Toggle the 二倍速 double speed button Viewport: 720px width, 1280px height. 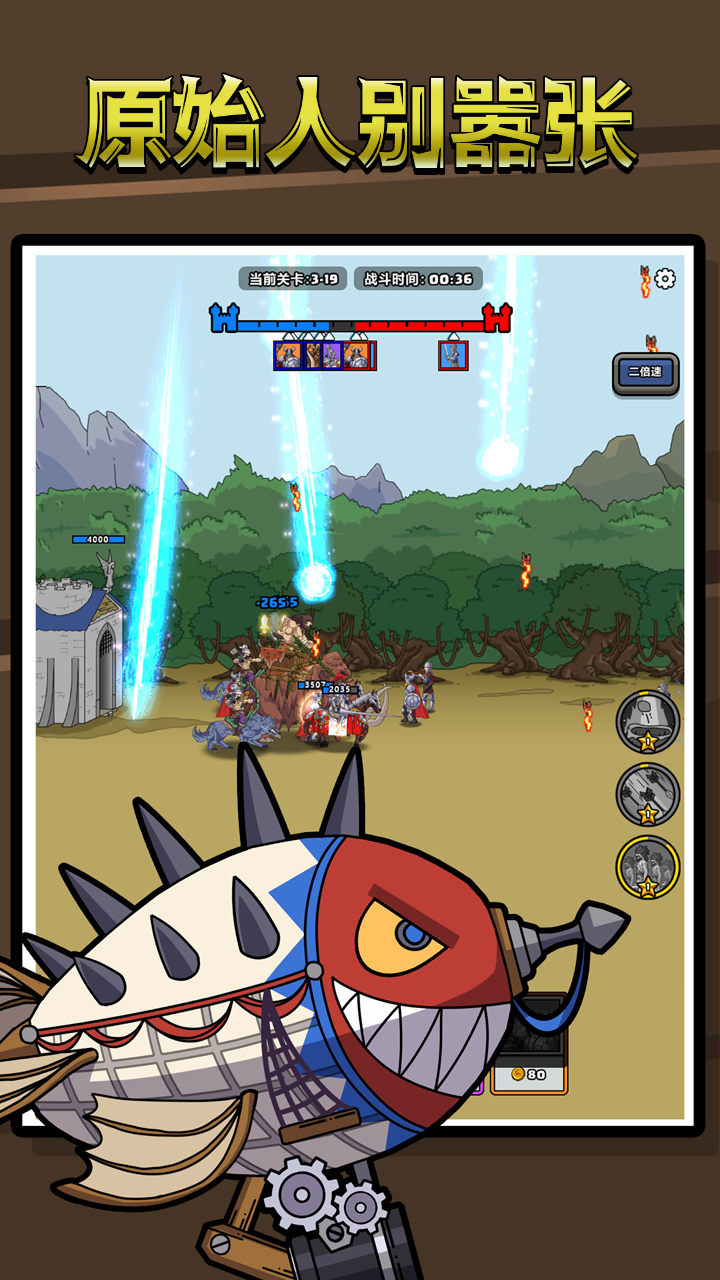[x=645, y=373]
